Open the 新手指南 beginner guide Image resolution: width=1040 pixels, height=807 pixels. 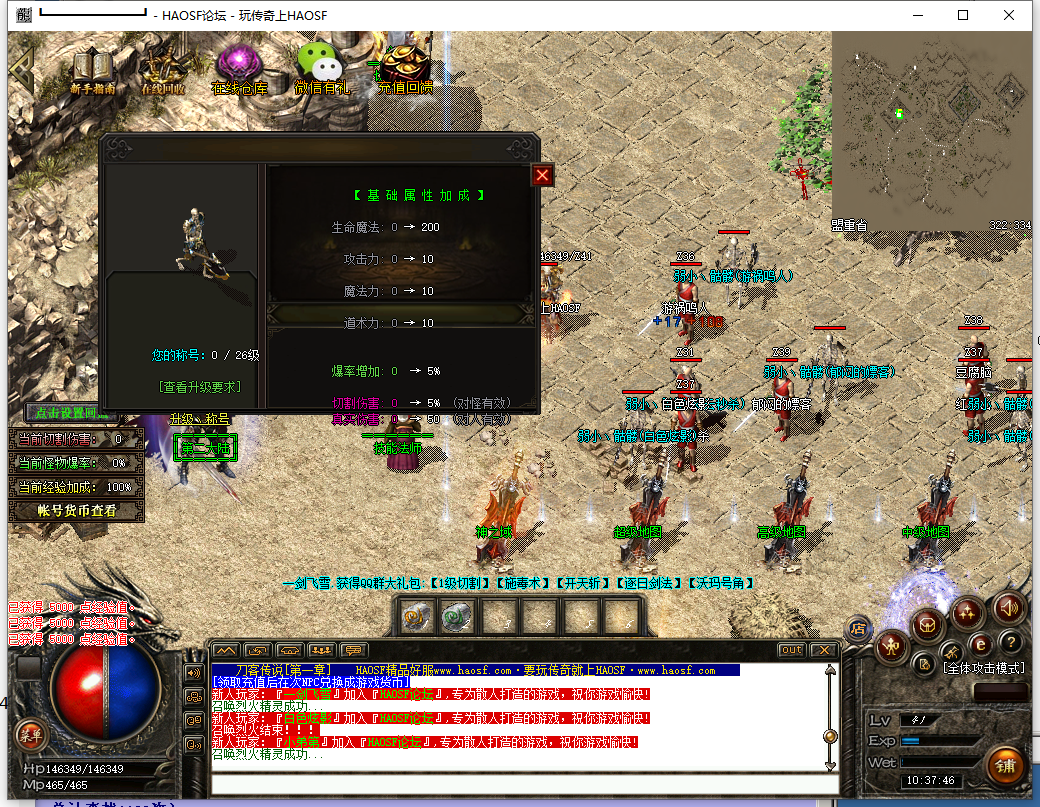pos(93,70)
